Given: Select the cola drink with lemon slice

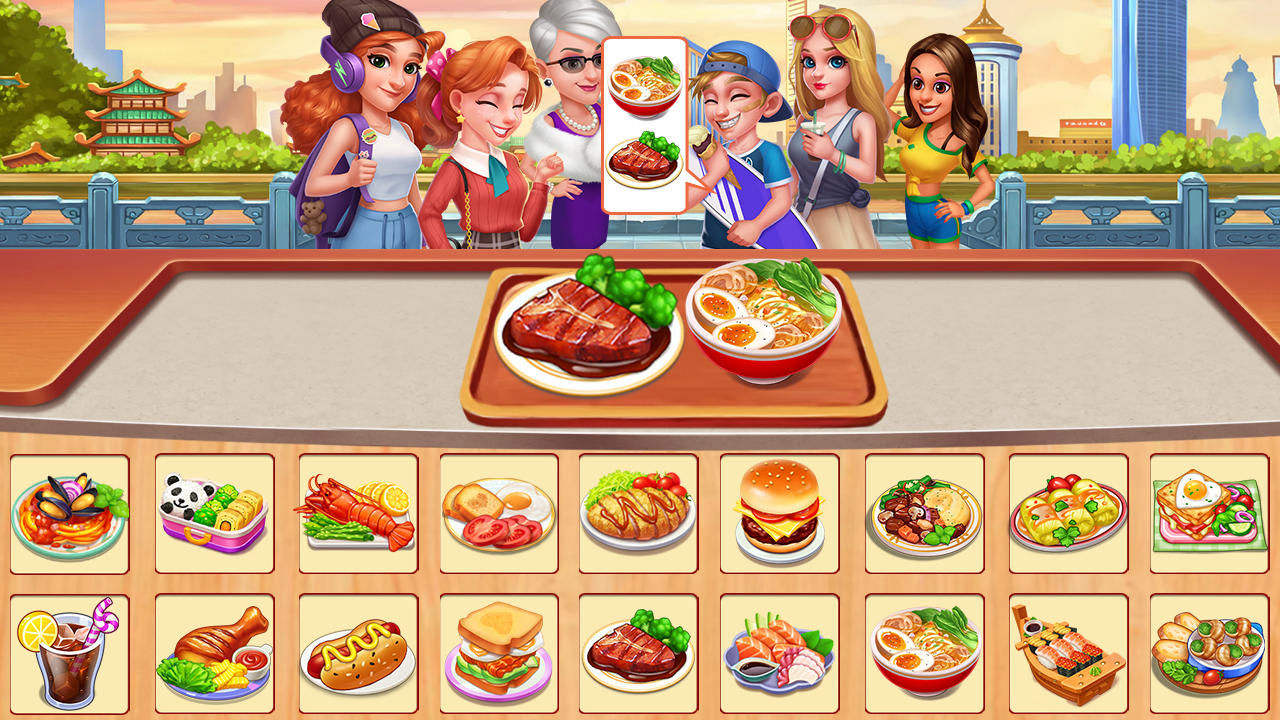Looking at the screenshot, I should (x=70, y=650).
